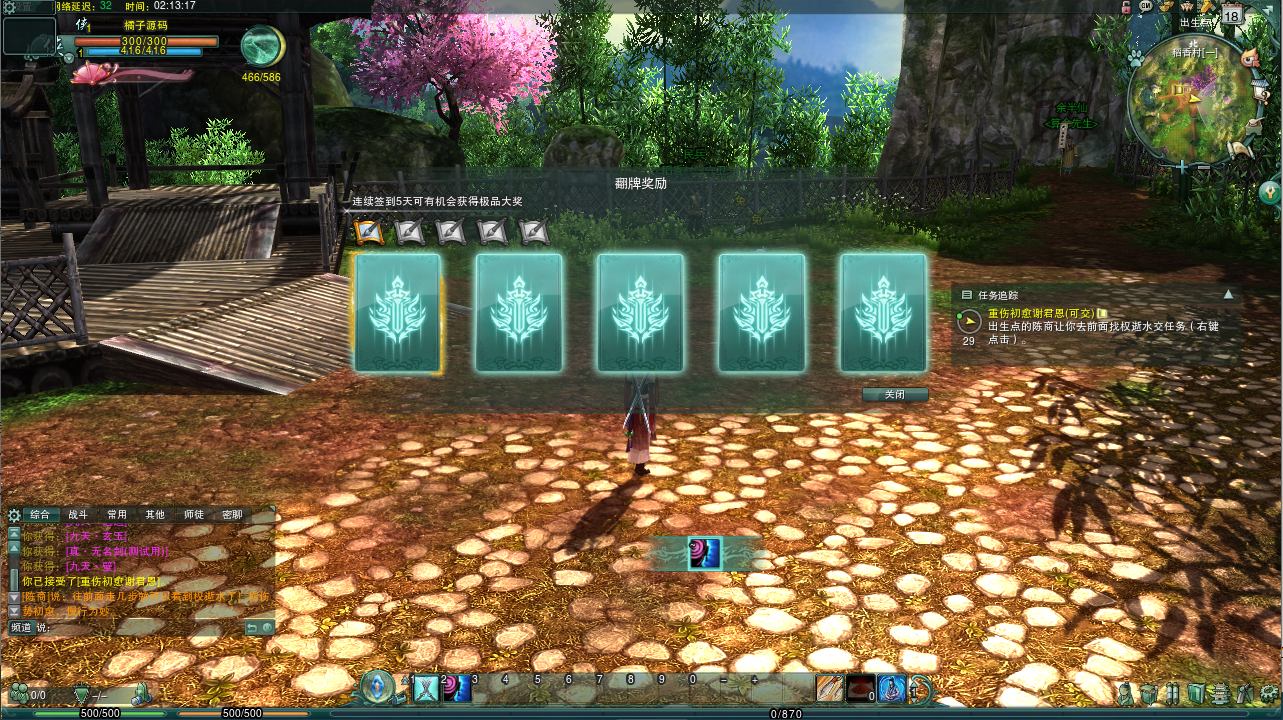Collapse the 任务追踪 quest tracker panel
1283x720 pixels.
coord(1228,295)
